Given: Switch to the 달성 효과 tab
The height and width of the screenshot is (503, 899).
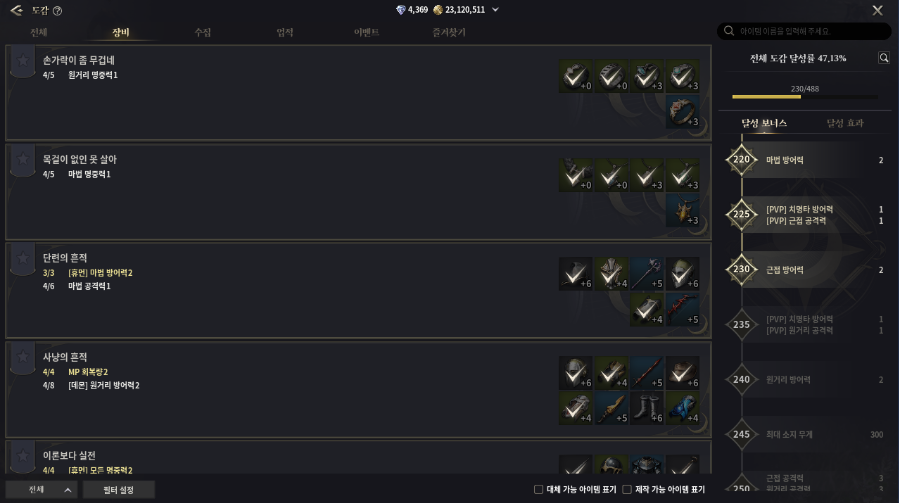Looking at the screenshot, I should [x=845, y=123].
